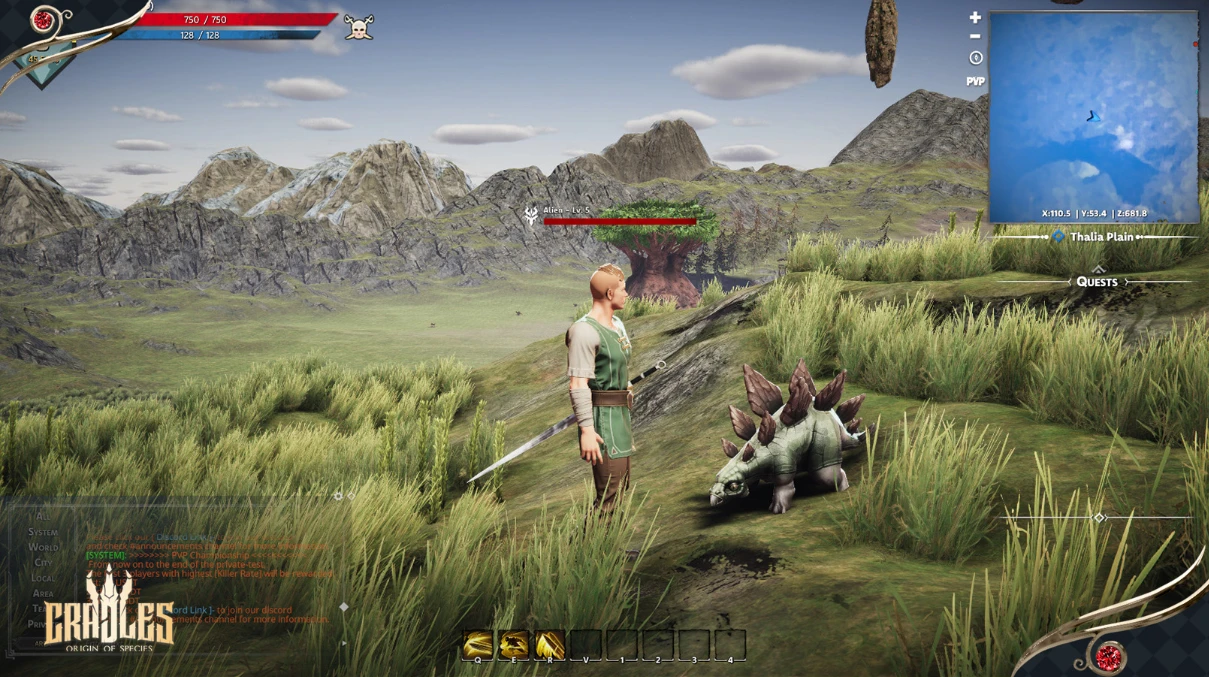
Task: Open the minimap showing Thalia Plain
Action: [x=1094, y=116]
